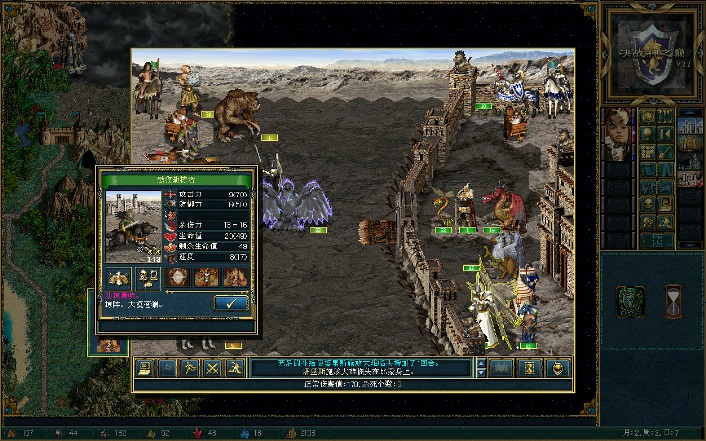Open the spellbook button in the battle bar
This screenshot has height=441, width=706.
pos(500,368)
